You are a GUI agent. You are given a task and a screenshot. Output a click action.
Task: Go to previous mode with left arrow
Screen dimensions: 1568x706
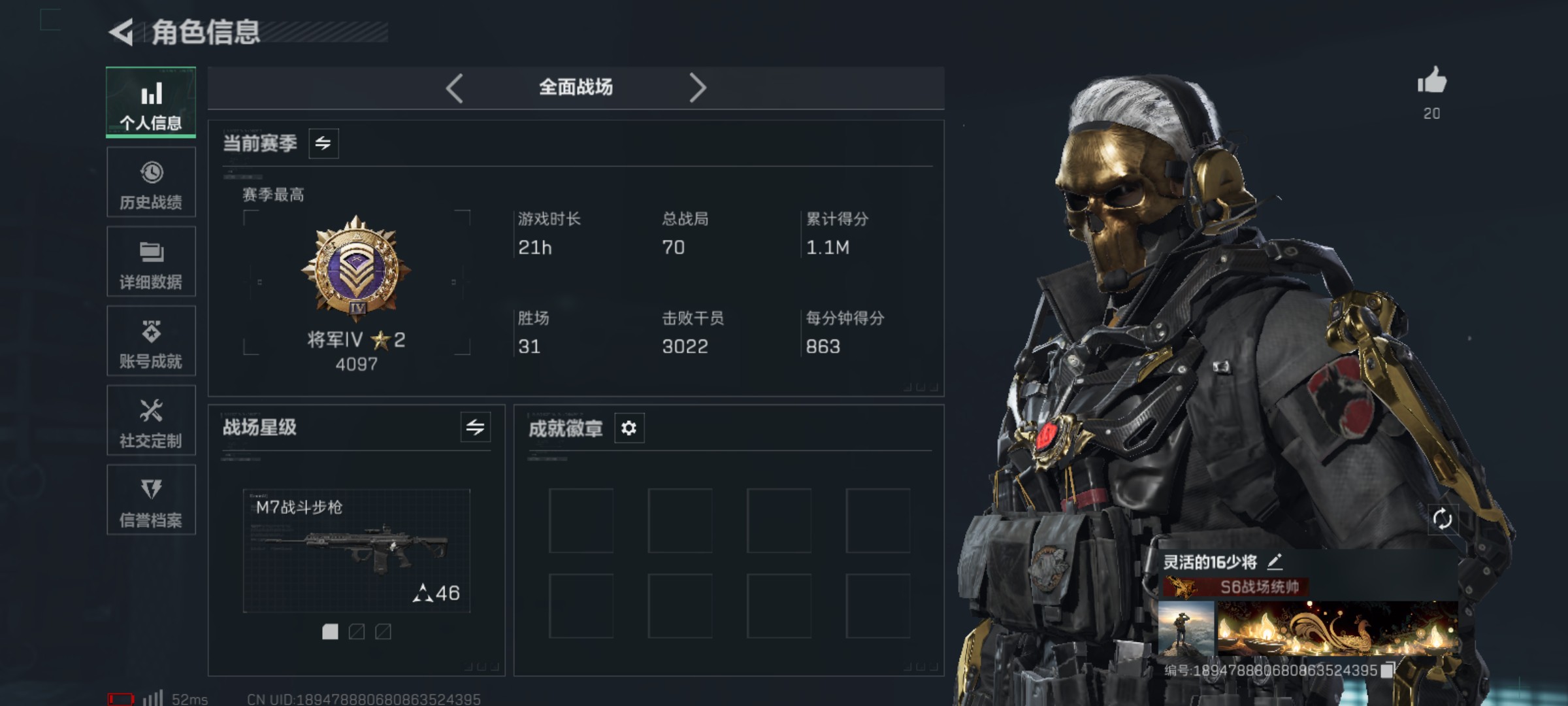tap(454, 87)
